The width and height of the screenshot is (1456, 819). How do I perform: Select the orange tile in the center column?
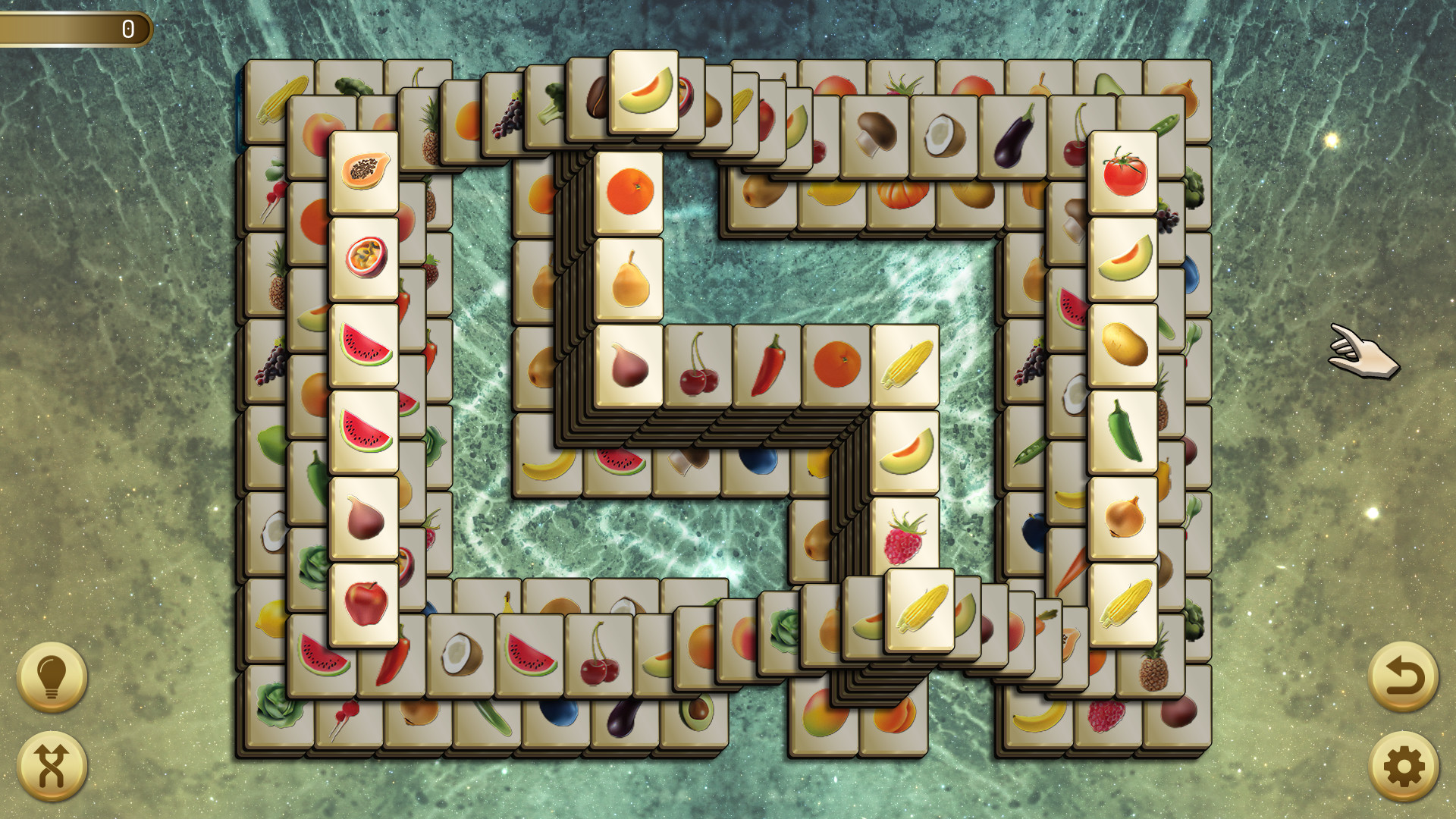click(x=631, y=191)
